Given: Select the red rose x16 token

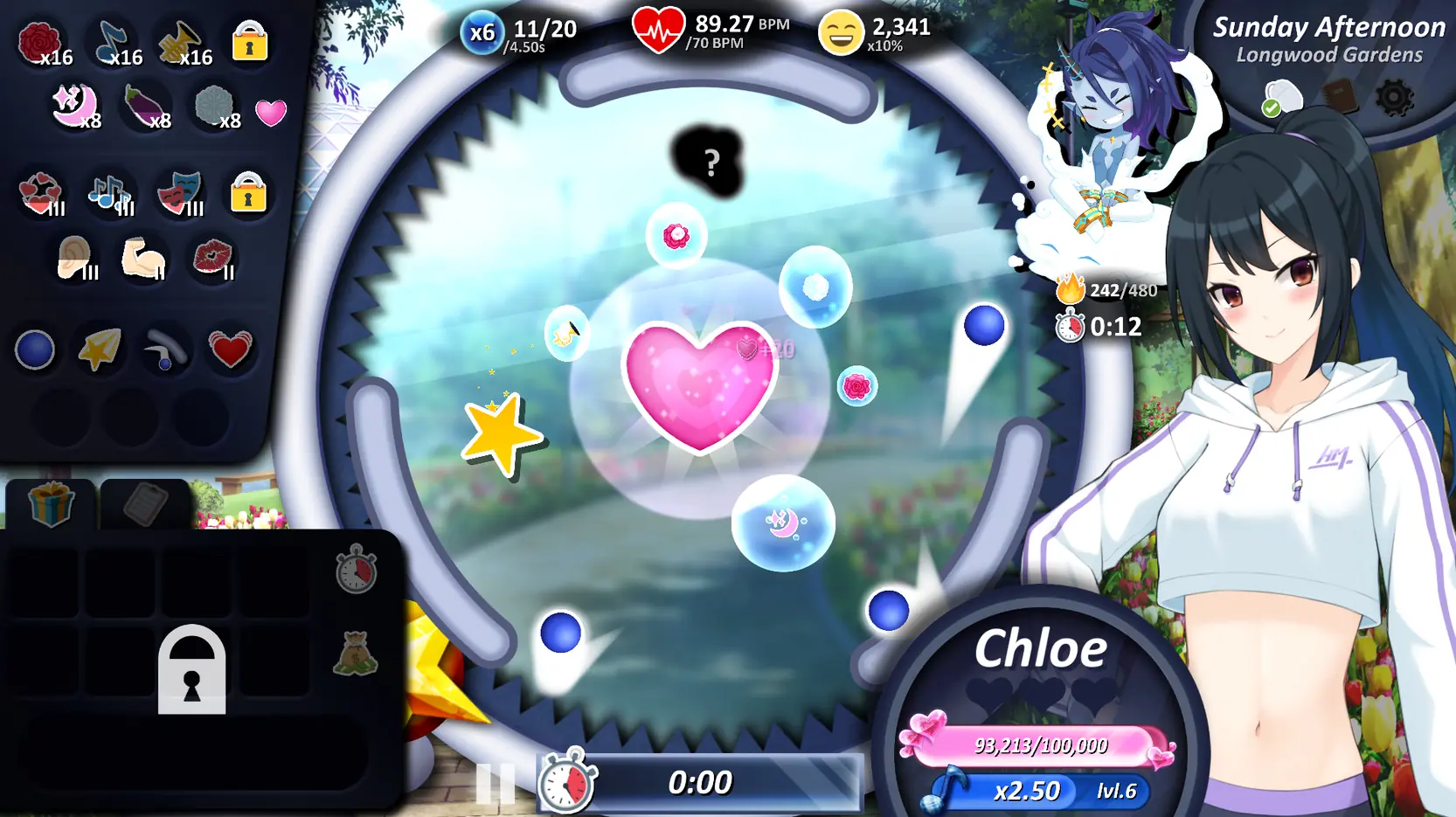Looking at the screenshot, I should pos(41,42).
